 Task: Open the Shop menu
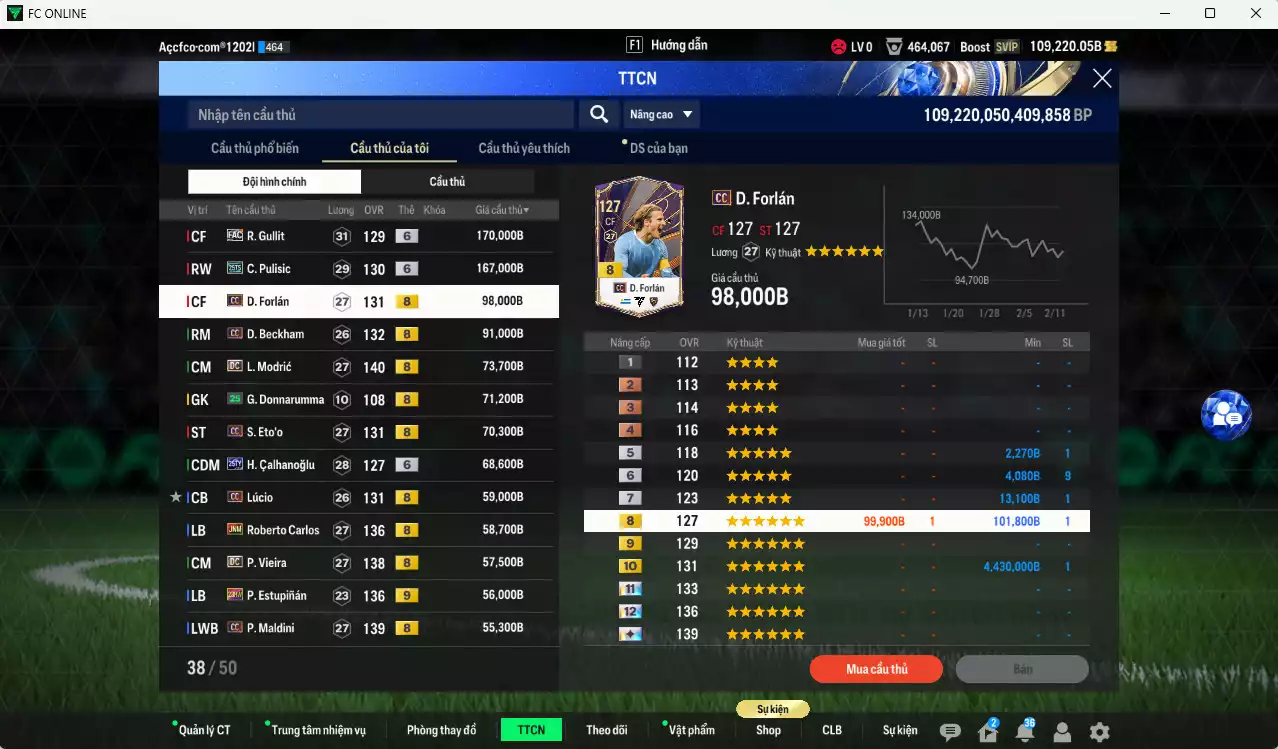pos(768,730)
